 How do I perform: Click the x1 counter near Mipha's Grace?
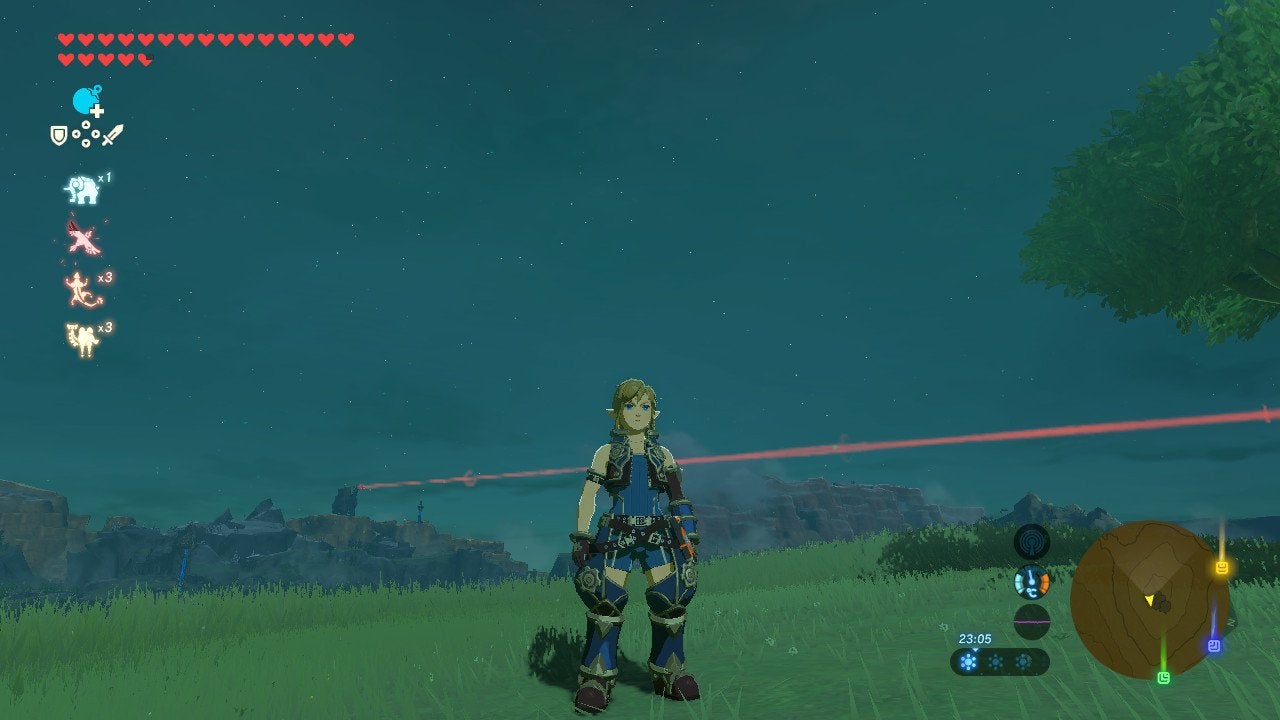[x=104, y=178]
